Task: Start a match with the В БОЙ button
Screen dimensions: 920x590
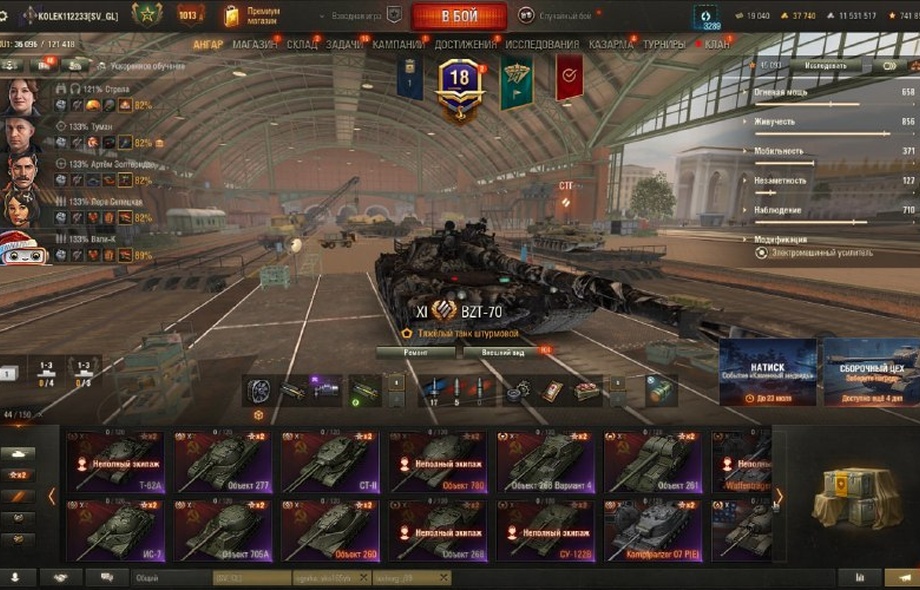Action: 459,16
